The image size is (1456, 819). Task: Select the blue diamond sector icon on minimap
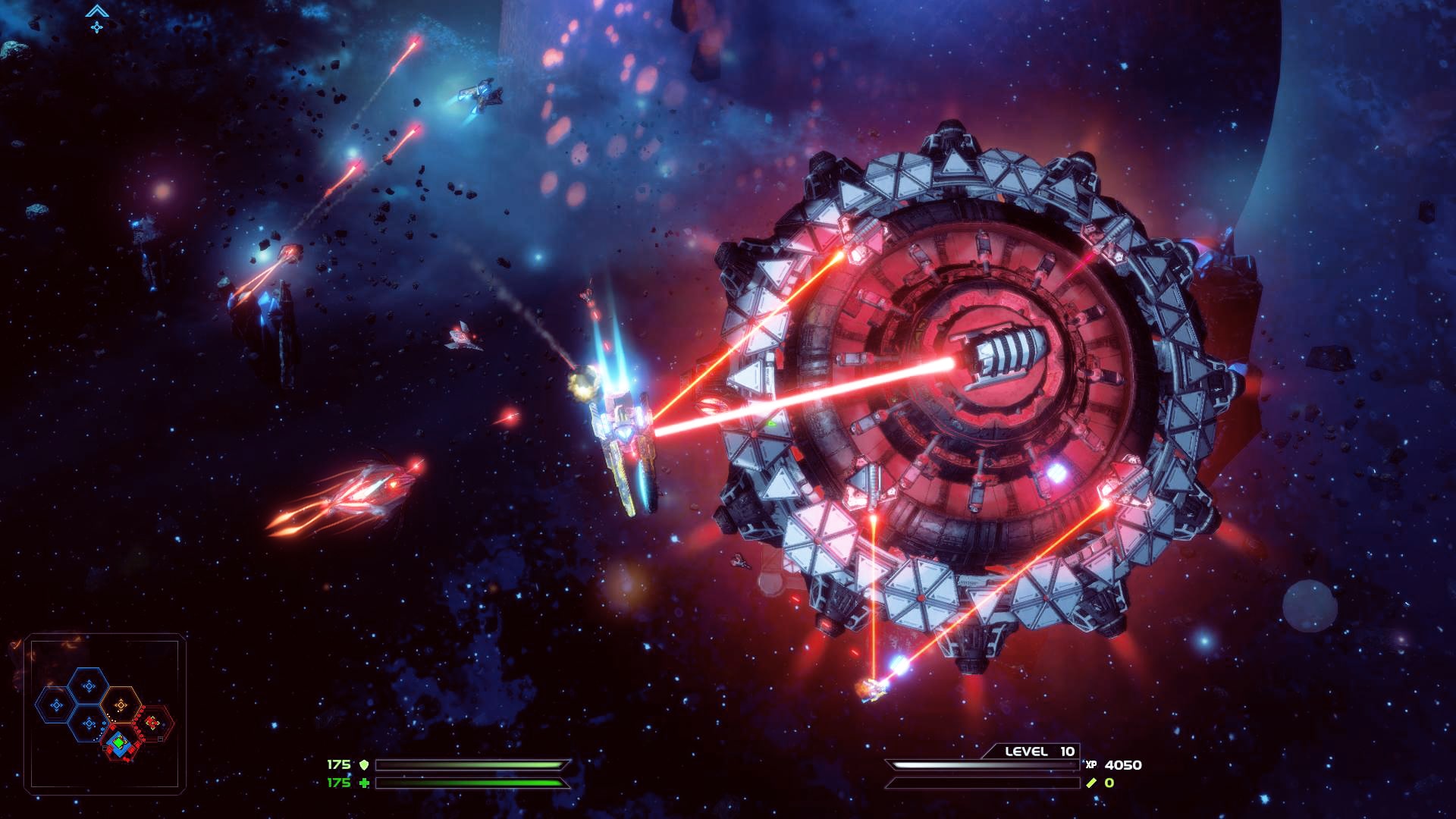point(89,686)
